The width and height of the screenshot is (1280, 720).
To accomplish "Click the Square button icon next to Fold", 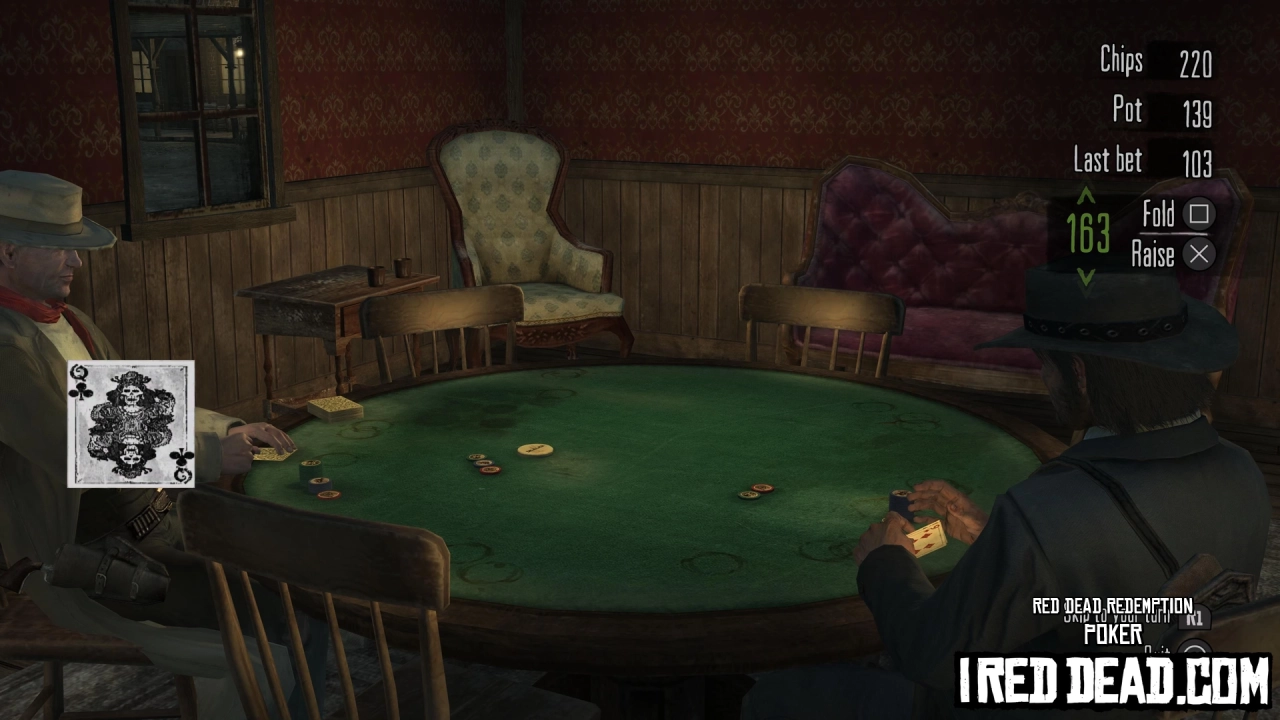I will coord(1197,214).
